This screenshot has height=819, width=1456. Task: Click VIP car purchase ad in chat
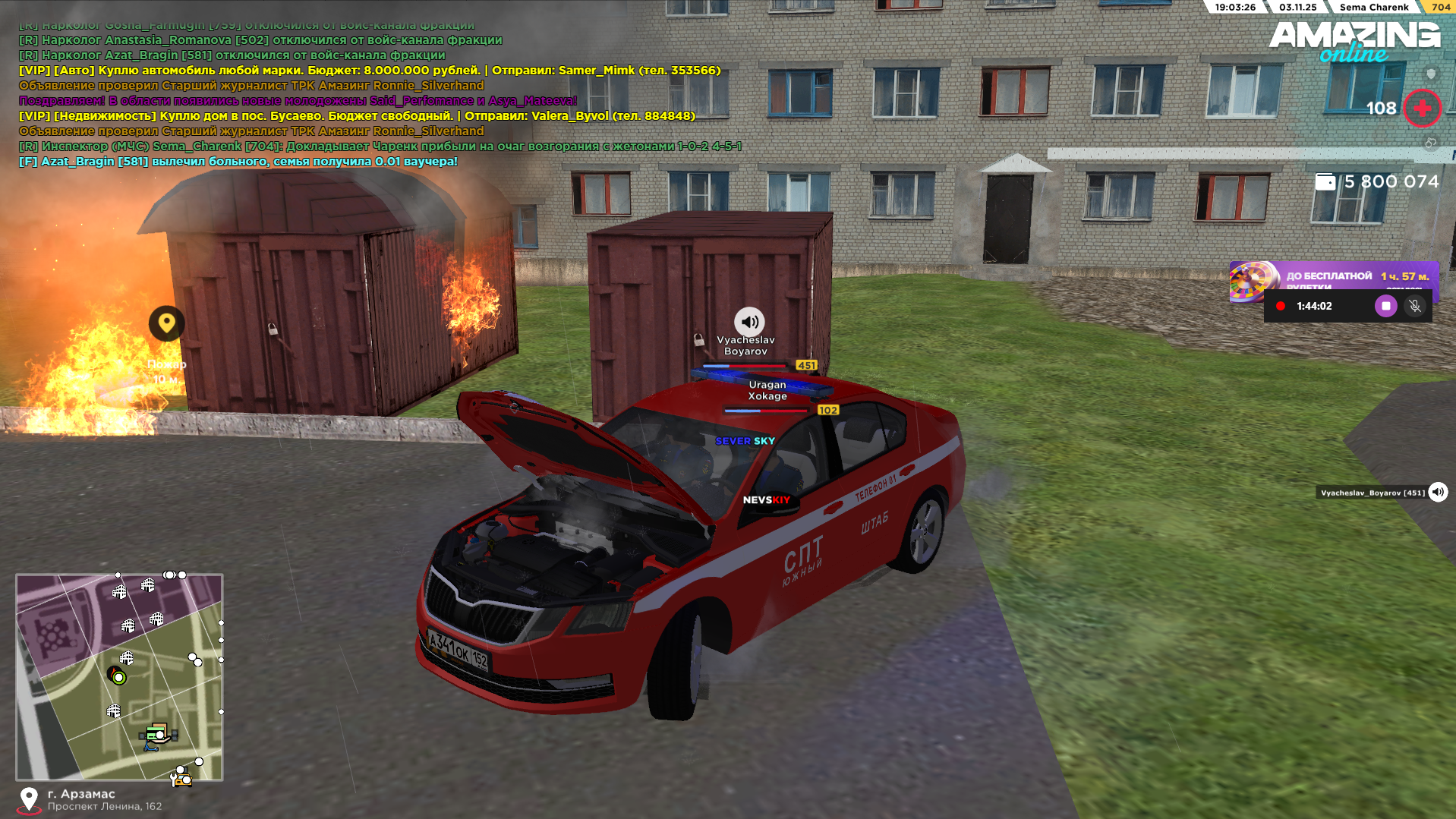369,71
